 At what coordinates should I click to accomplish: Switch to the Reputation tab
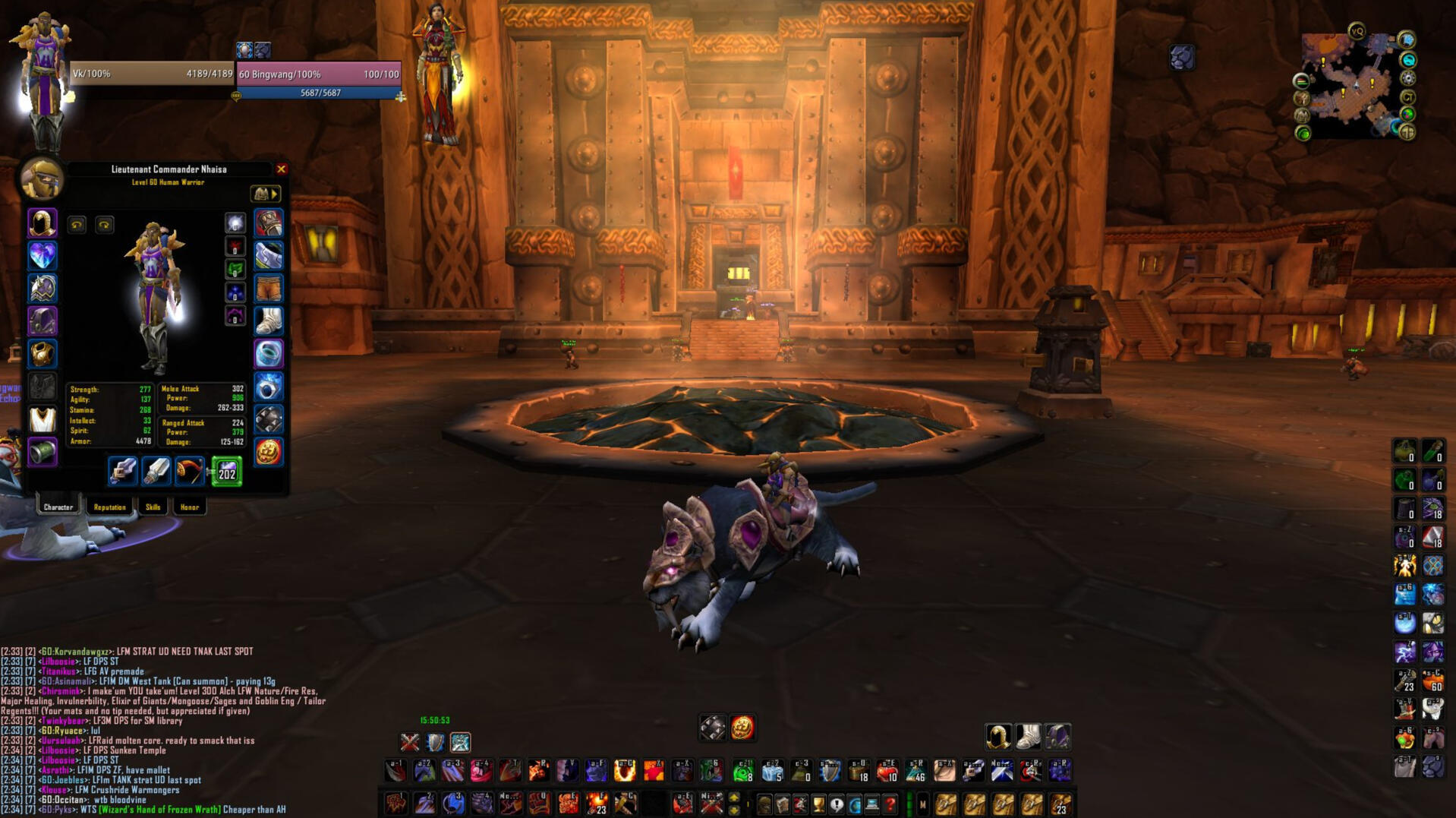click(x=109, y=507)
